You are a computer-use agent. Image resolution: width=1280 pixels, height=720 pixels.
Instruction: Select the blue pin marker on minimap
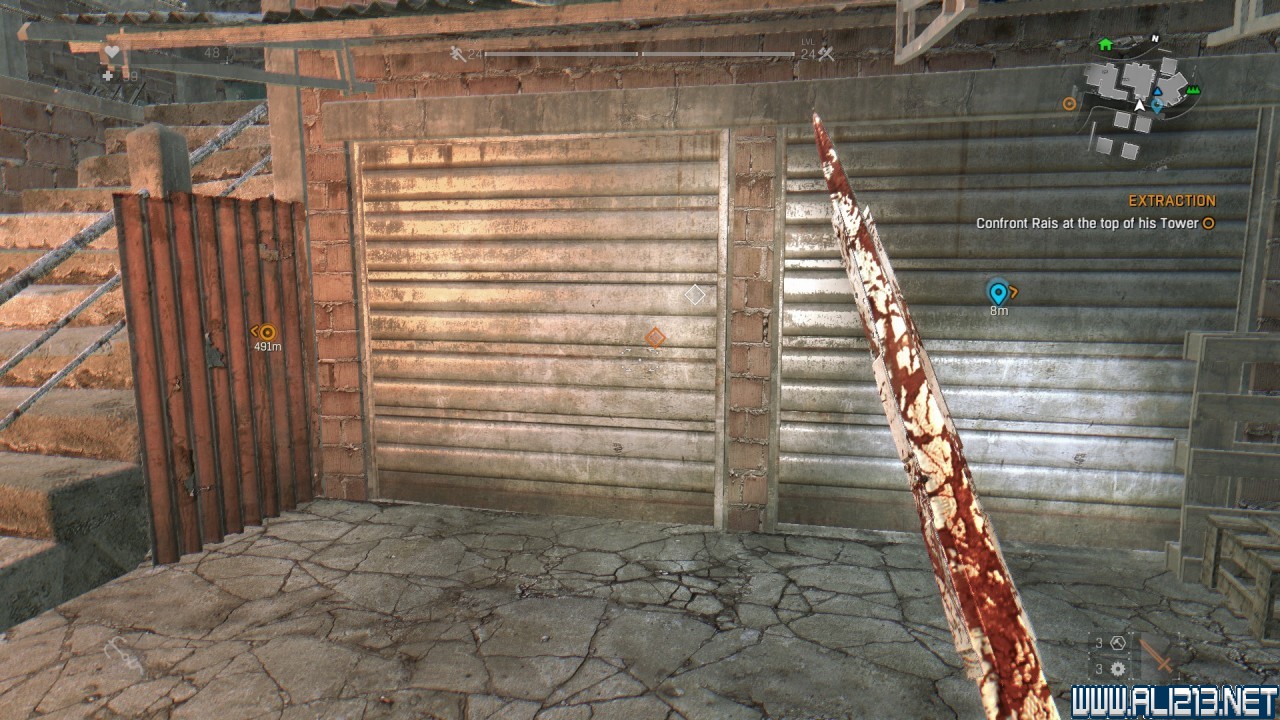click(x=1158, y=104)
